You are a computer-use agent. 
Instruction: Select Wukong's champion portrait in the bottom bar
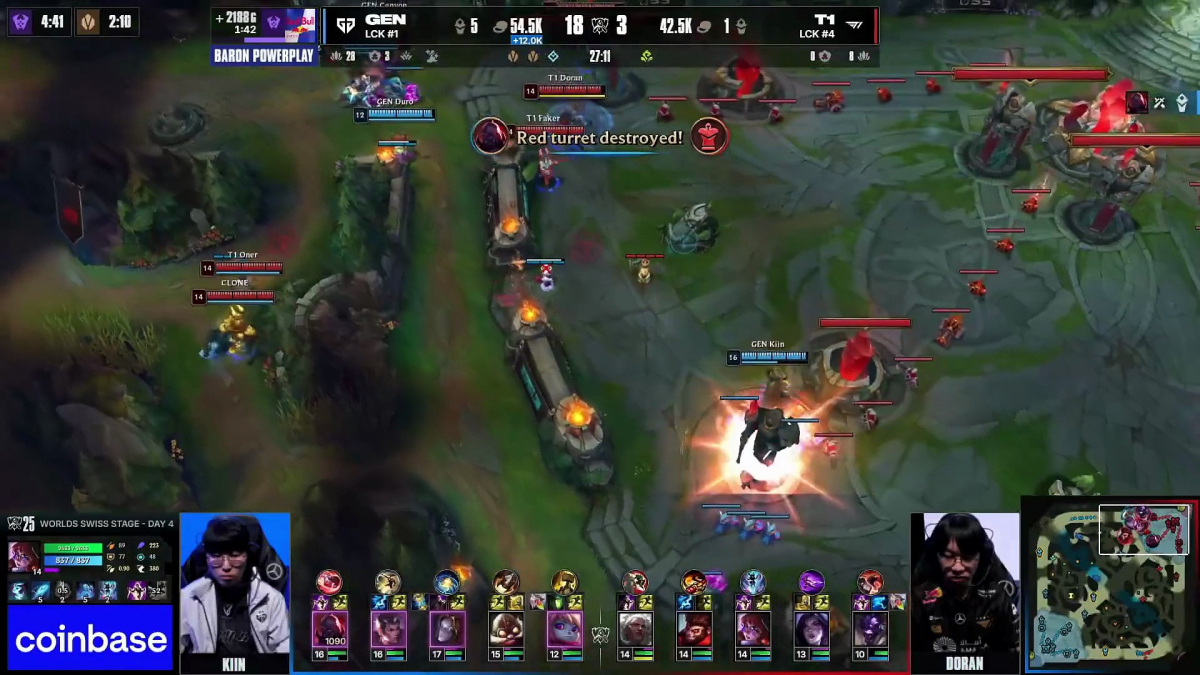[695, 629]
